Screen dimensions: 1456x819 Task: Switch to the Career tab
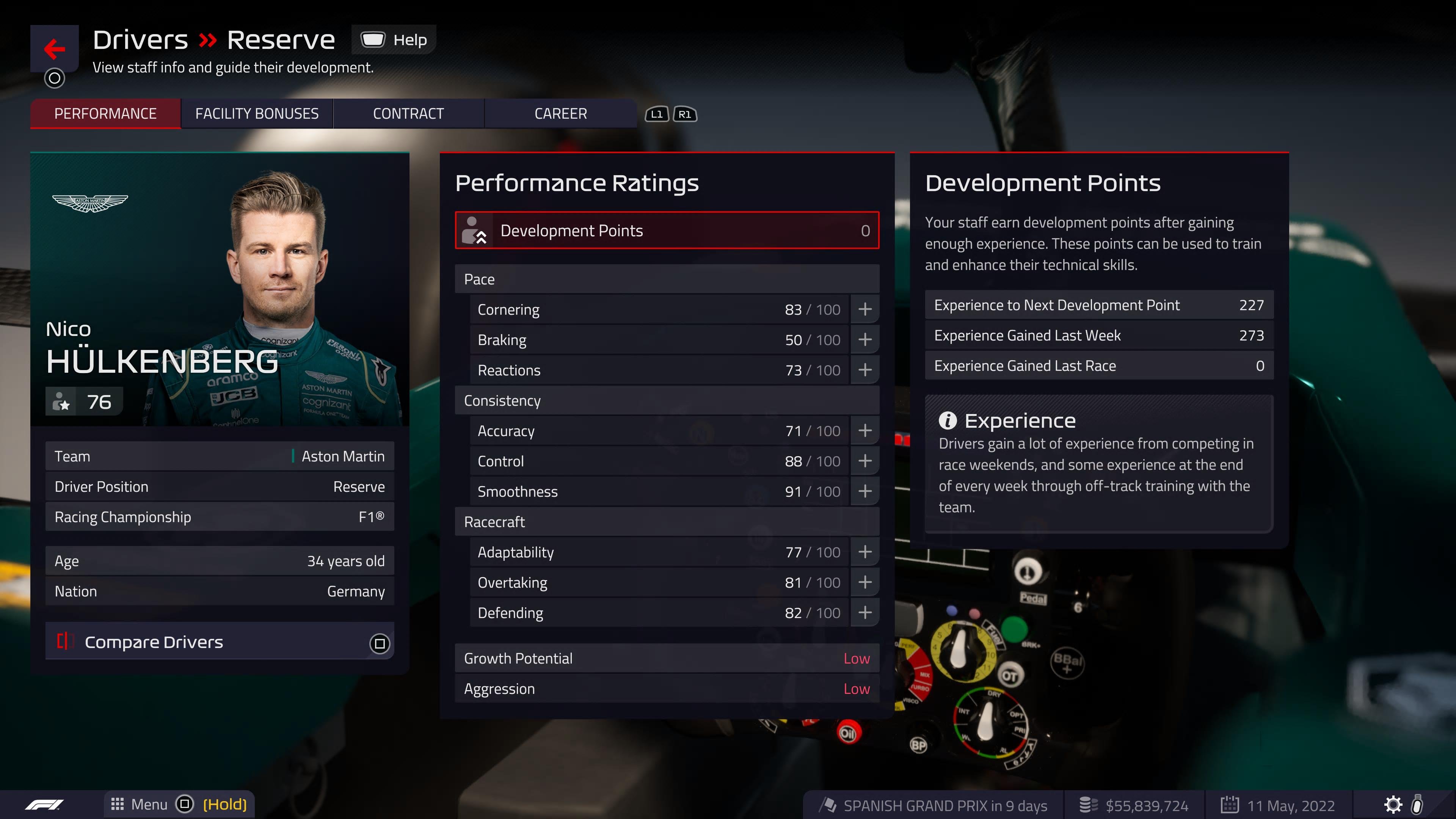pos(560,113)
